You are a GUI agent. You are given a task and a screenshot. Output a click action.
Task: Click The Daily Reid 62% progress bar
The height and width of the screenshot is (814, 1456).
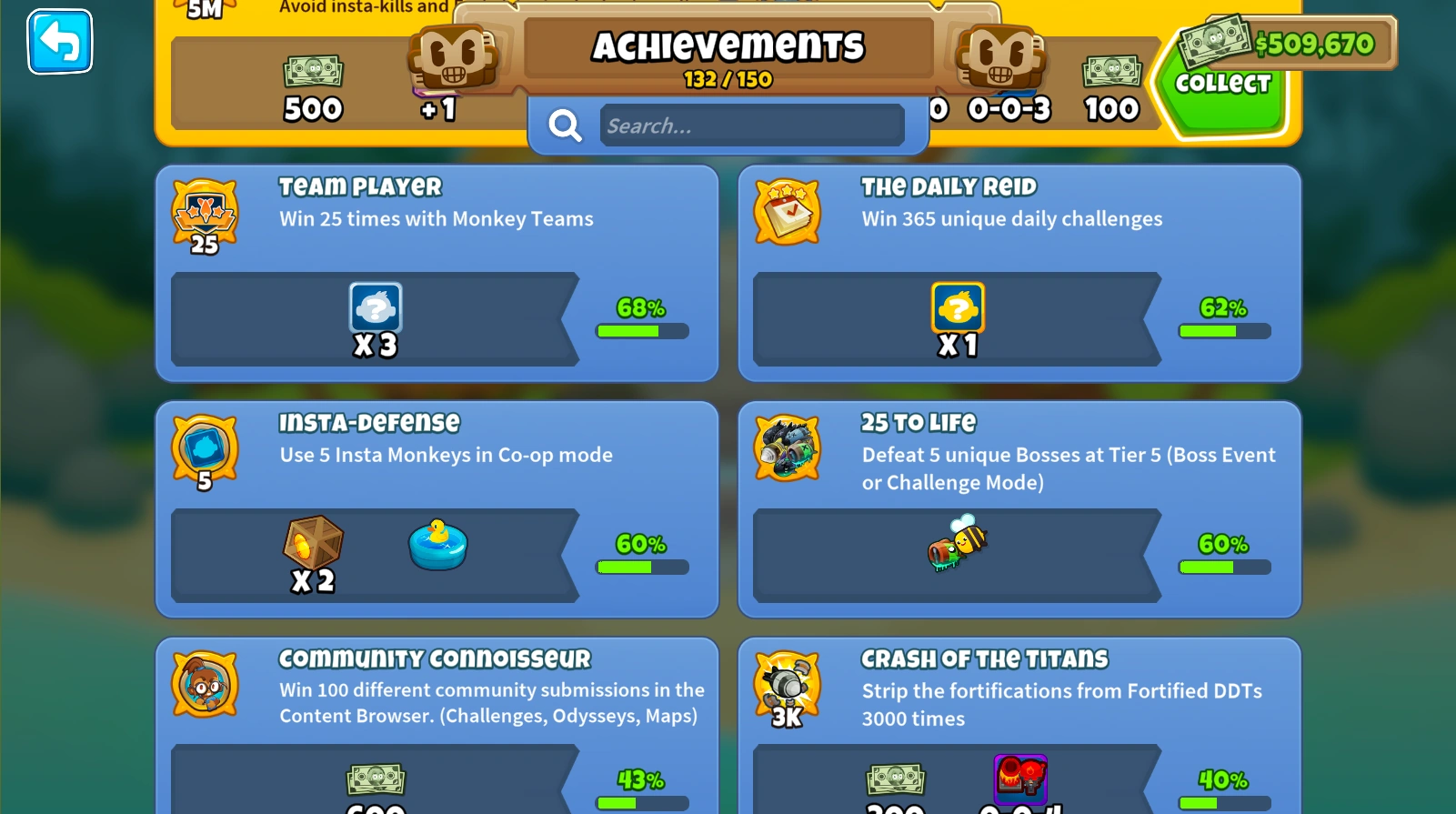tap(1223, 331)
